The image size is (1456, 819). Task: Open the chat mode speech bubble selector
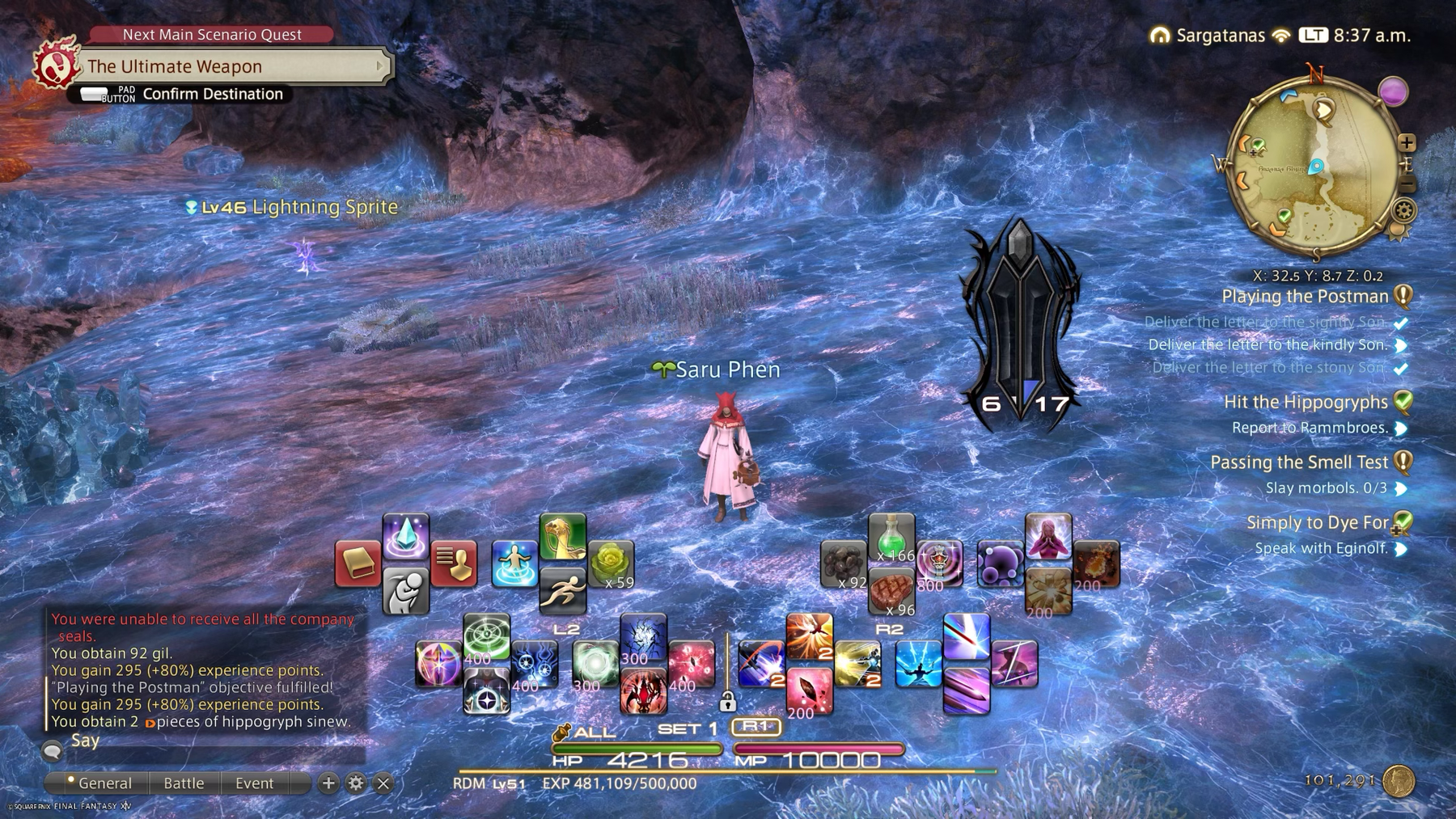click(52, 749)
